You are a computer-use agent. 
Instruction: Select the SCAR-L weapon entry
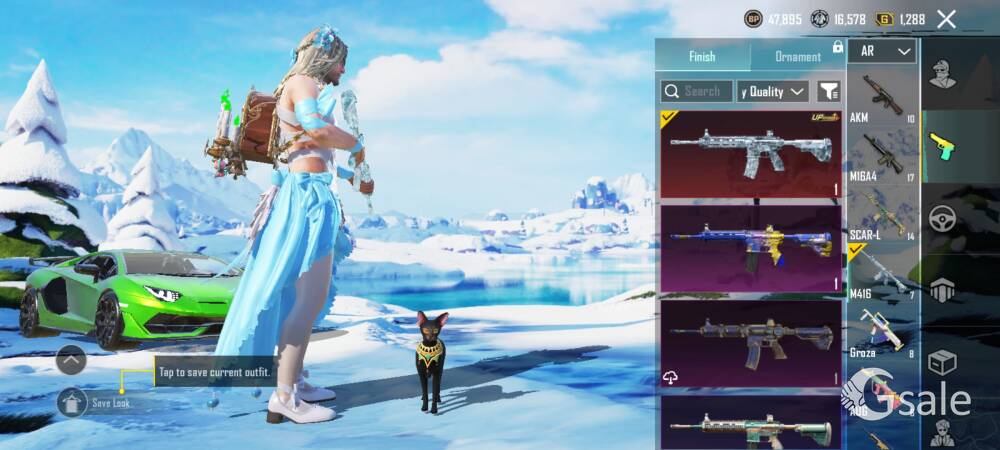[881, 214]
